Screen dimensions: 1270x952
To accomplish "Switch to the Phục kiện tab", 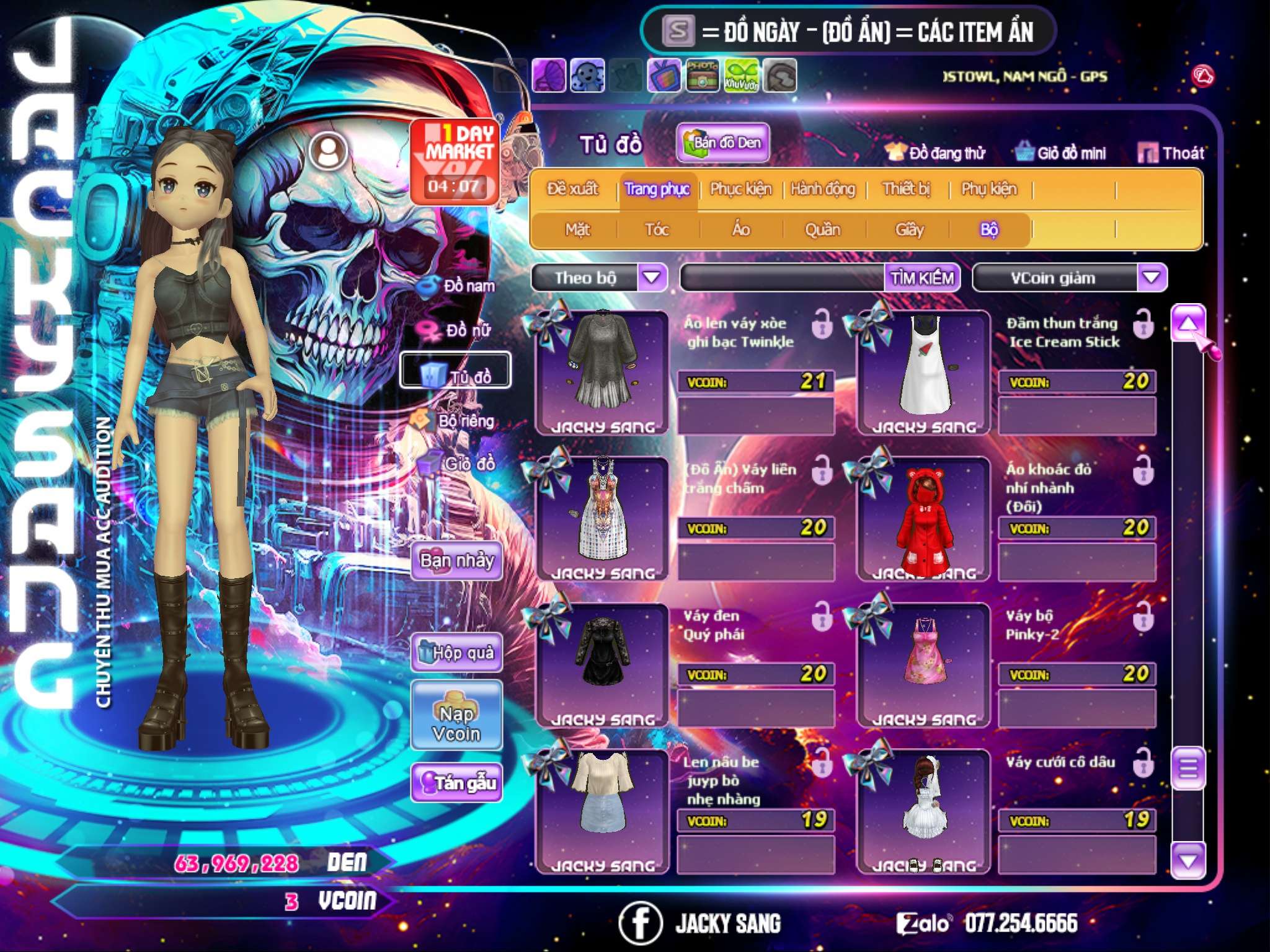I will 740,189.
